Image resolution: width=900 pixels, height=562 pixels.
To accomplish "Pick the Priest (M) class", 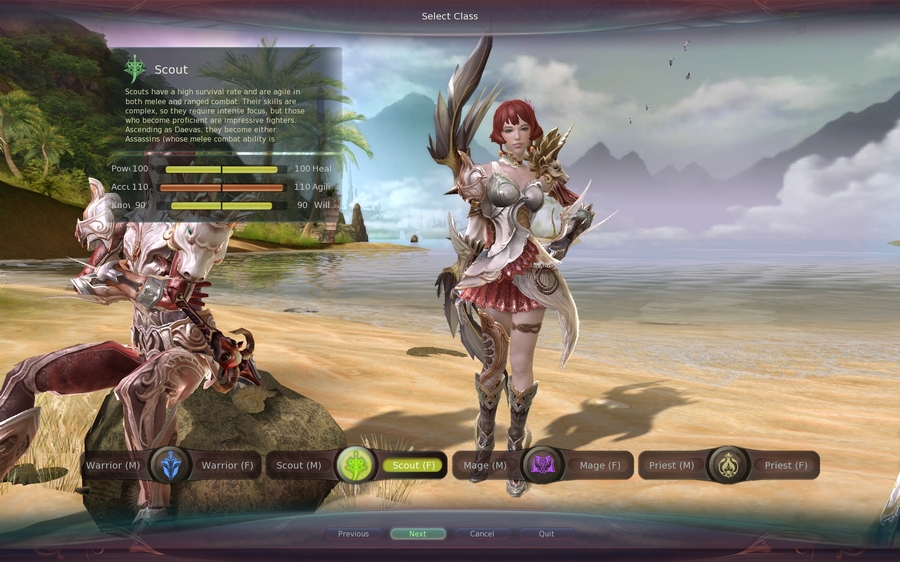I will click(x=671, y=465).
